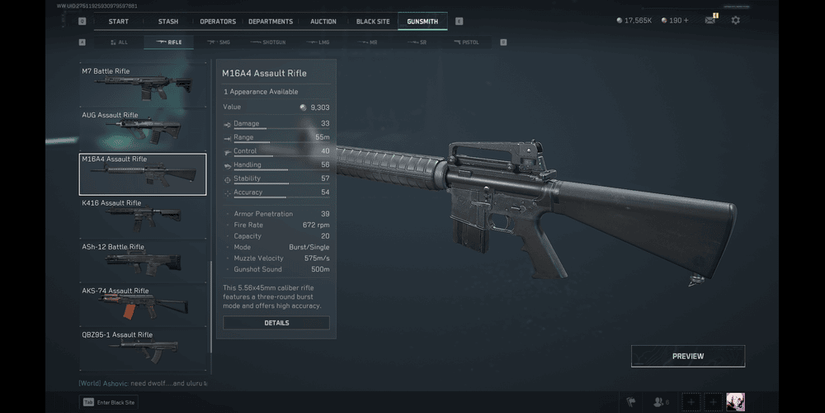
Task: Open the Auction tab
Action: point(323,21)
